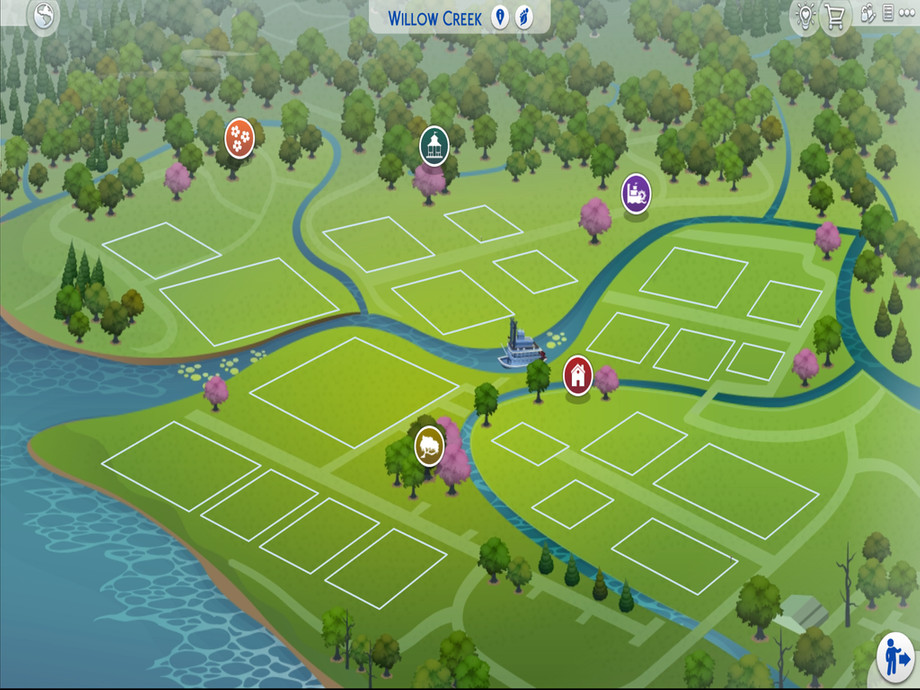Click the blue Sim with arrow button

pyautogui.click(x=895, y=658)
